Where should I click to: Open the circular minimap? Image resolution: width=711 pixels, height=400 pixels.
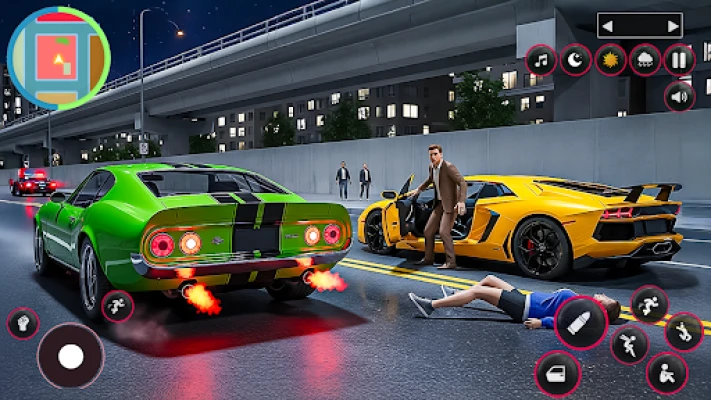click(58, 58)
